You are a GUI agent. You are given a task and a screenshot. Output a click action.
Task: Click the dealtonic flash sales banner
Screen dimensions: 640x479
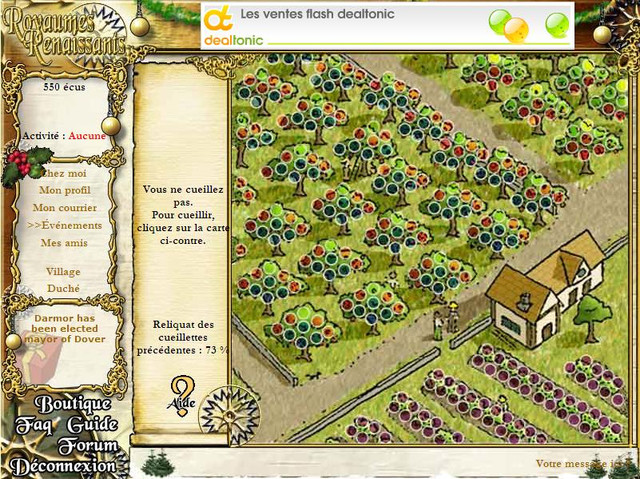point(387,24)
